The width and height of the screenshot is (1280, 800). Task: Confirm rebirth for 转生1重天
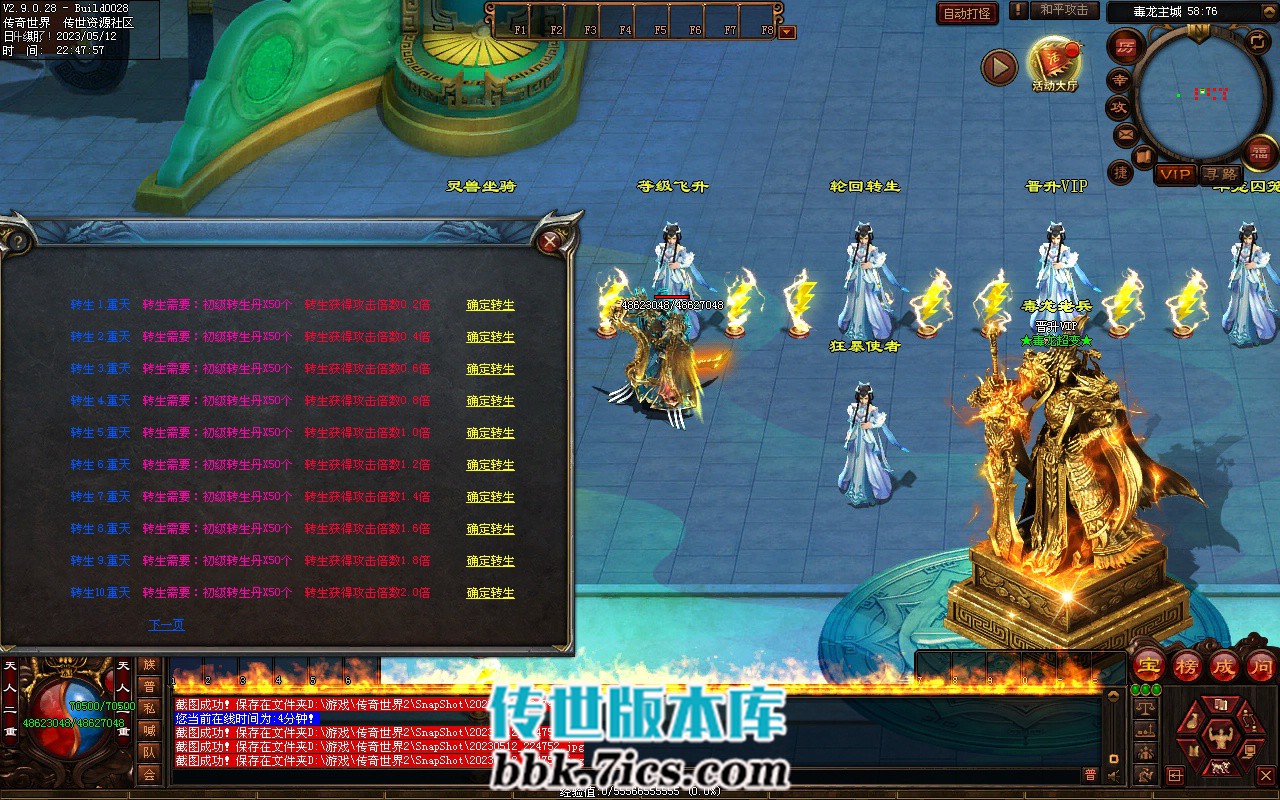(490, 305)
